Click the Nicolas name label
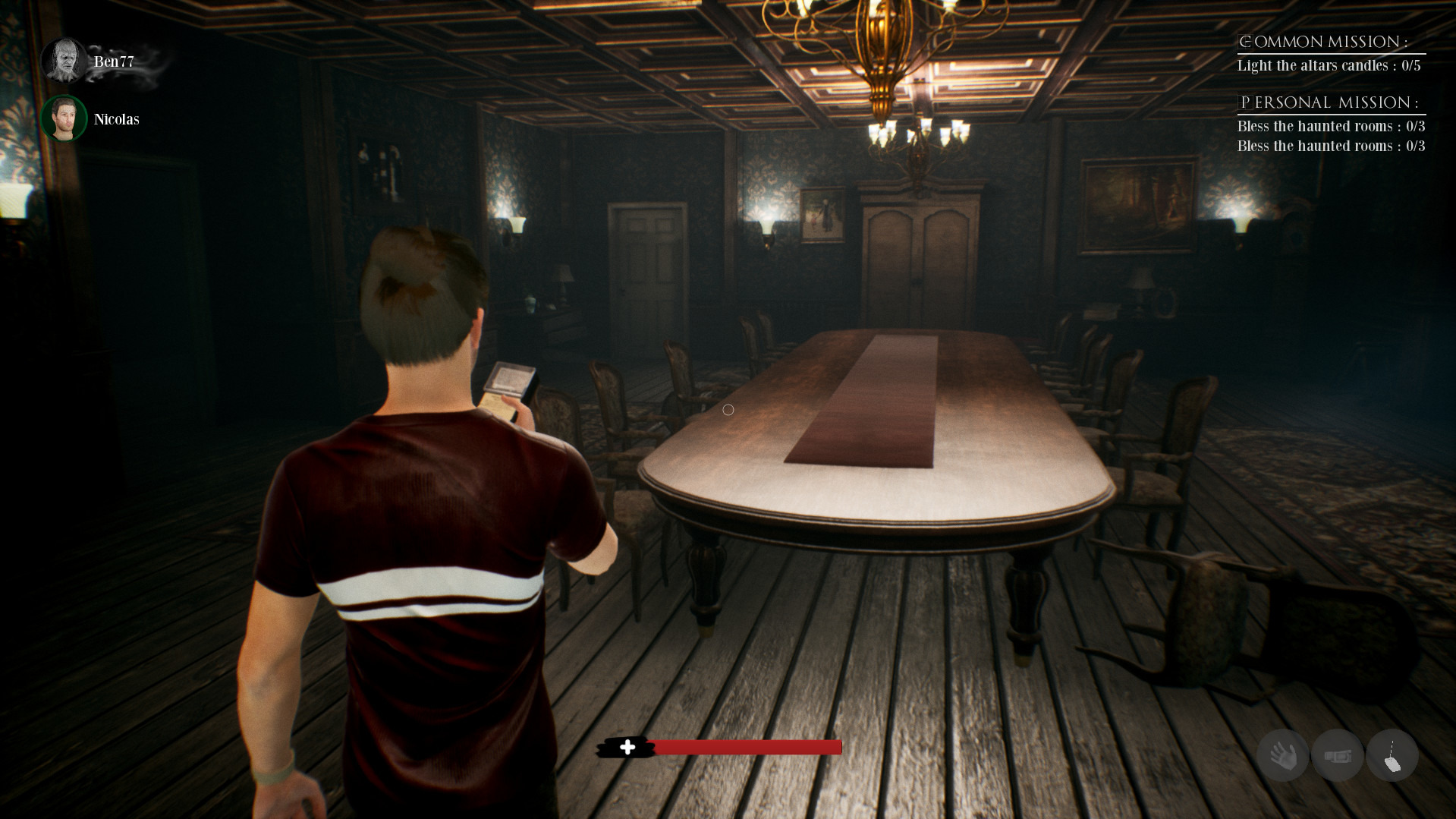The height and width of the screenshot is (819, 1456). [115, 119]
